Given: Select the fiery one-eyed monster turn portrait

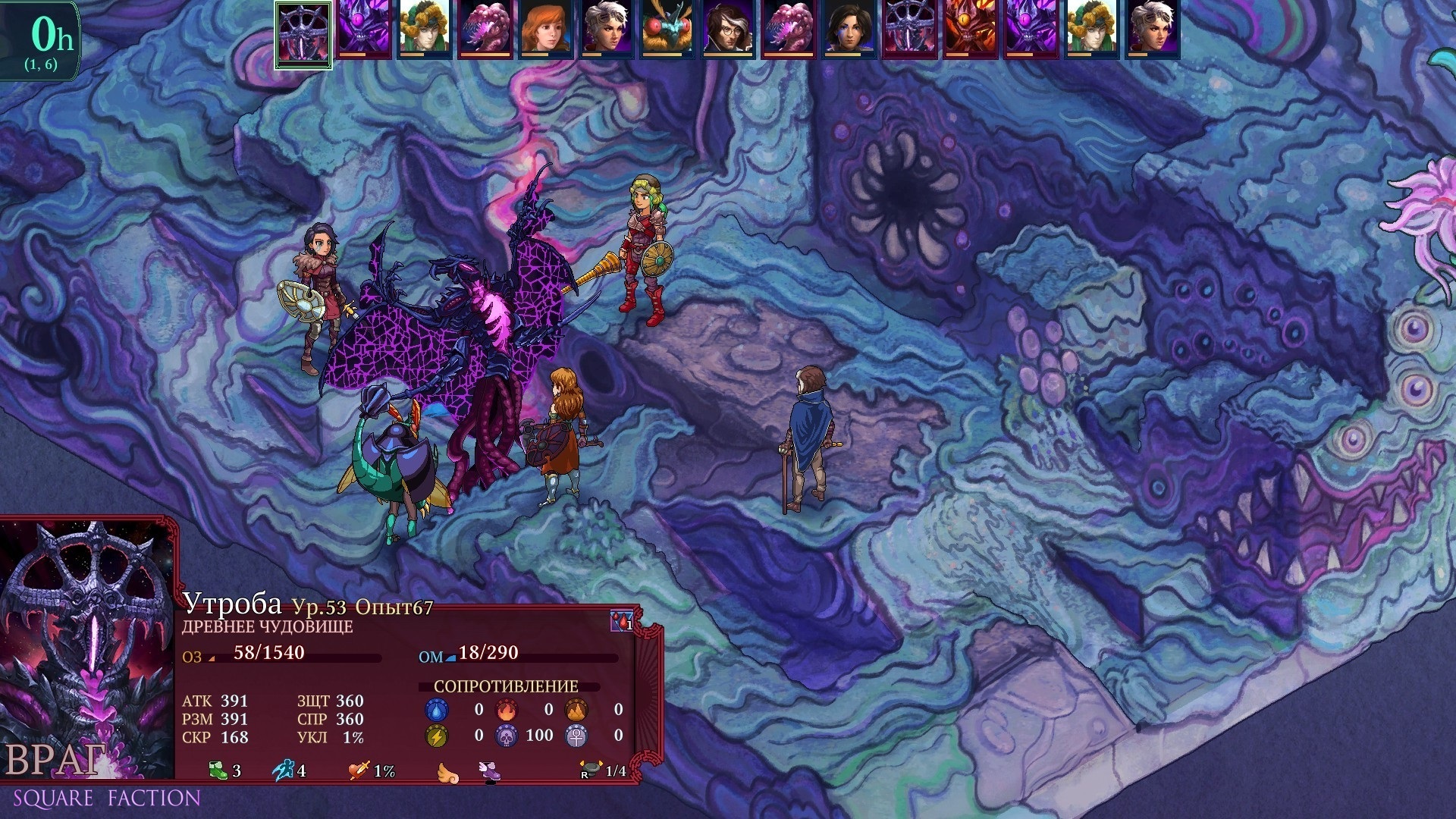Looking at the screenshot, I should [x=970, y=30].
